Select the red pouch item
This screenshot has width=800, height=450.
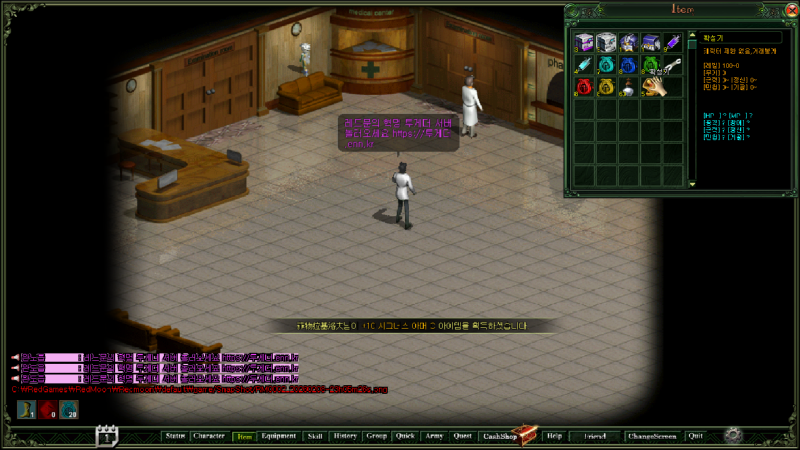pyautogui.click(x=585, y=88)
